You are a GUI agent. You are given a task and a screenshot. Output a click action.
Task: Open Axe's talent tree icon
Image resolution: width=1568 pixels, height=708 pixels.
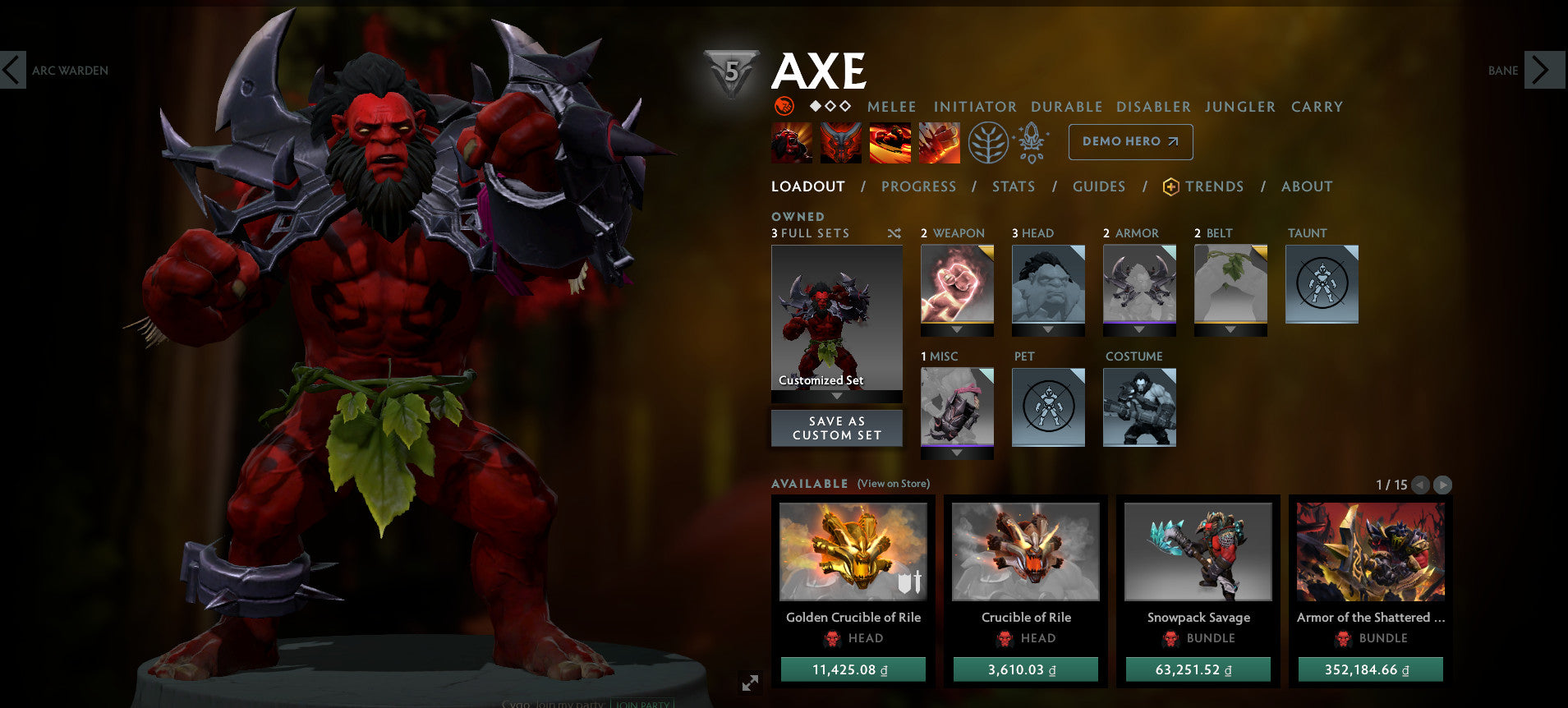(x=989, y=142)
